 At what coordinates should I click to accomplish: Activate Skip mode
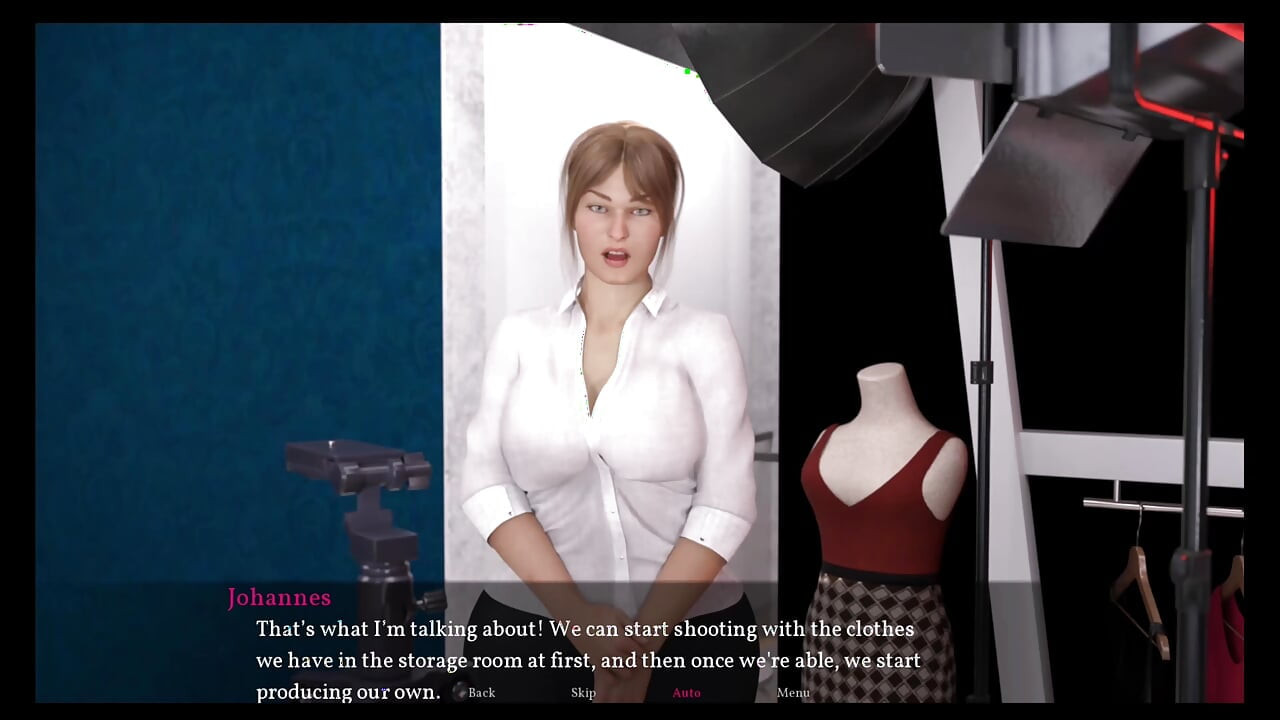coord(584,692)
